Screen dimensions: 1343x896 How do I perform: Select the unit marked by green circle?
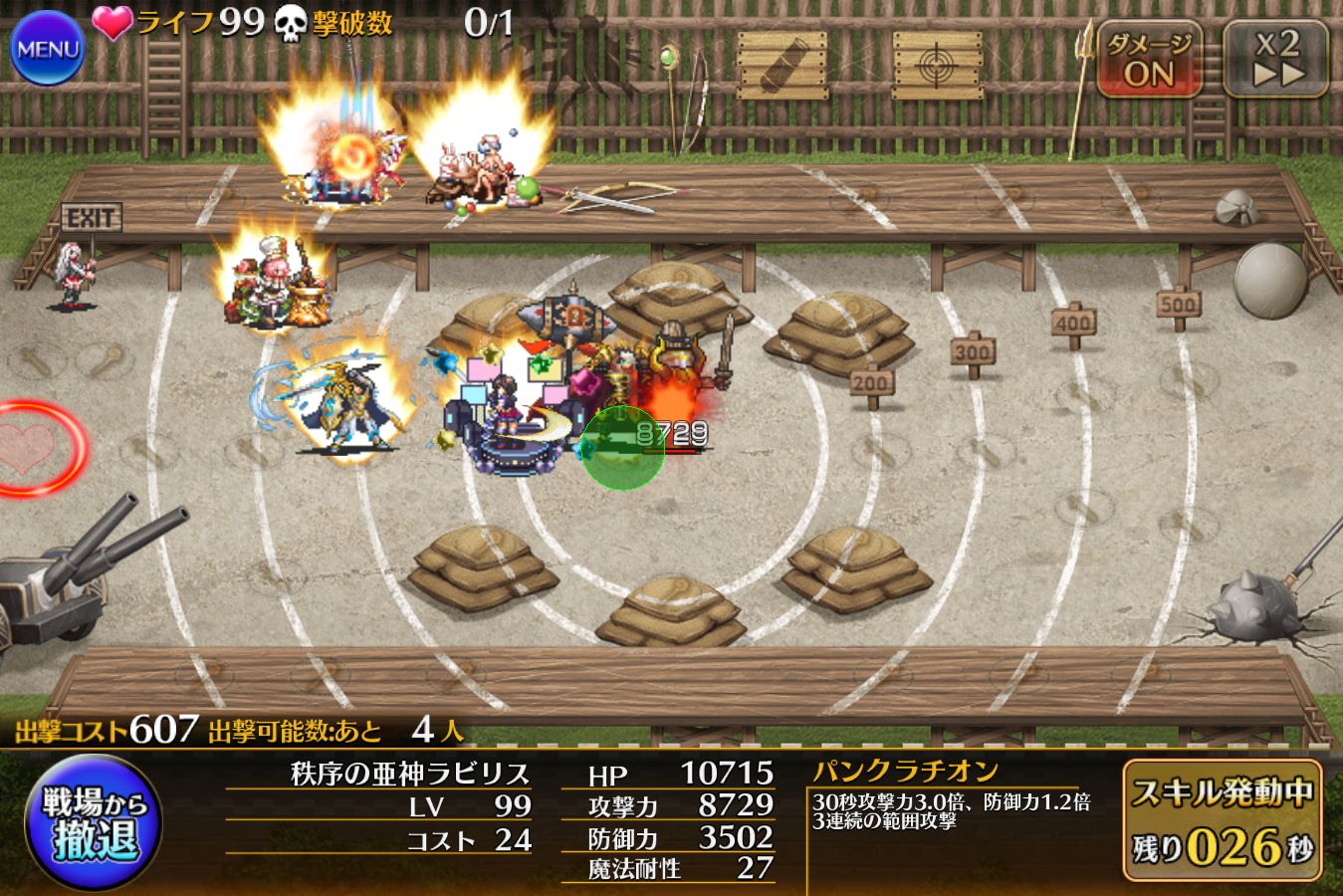point(623,448)
